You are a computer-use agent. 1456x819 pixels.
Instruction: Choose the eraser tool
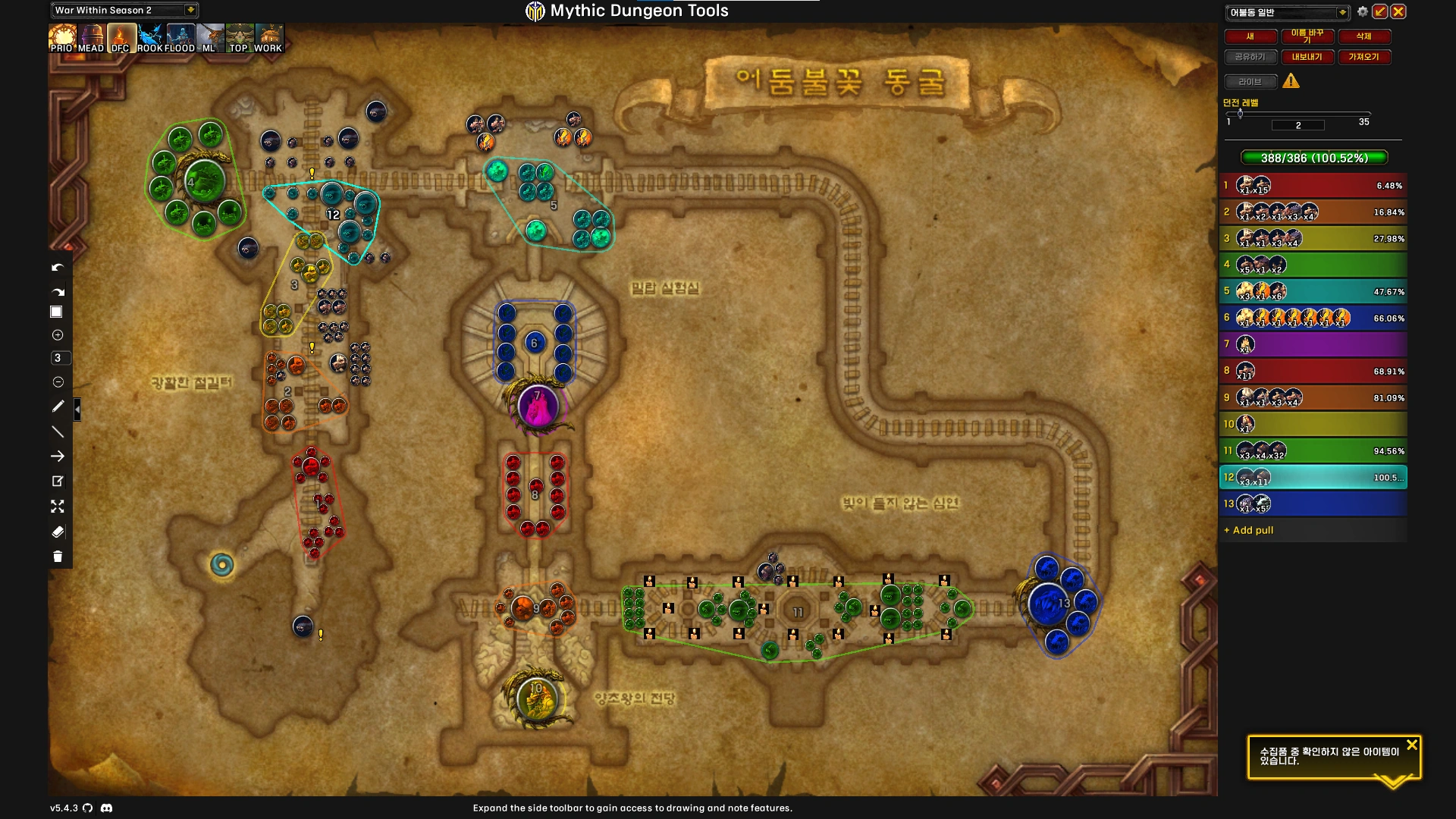point(58,532)
